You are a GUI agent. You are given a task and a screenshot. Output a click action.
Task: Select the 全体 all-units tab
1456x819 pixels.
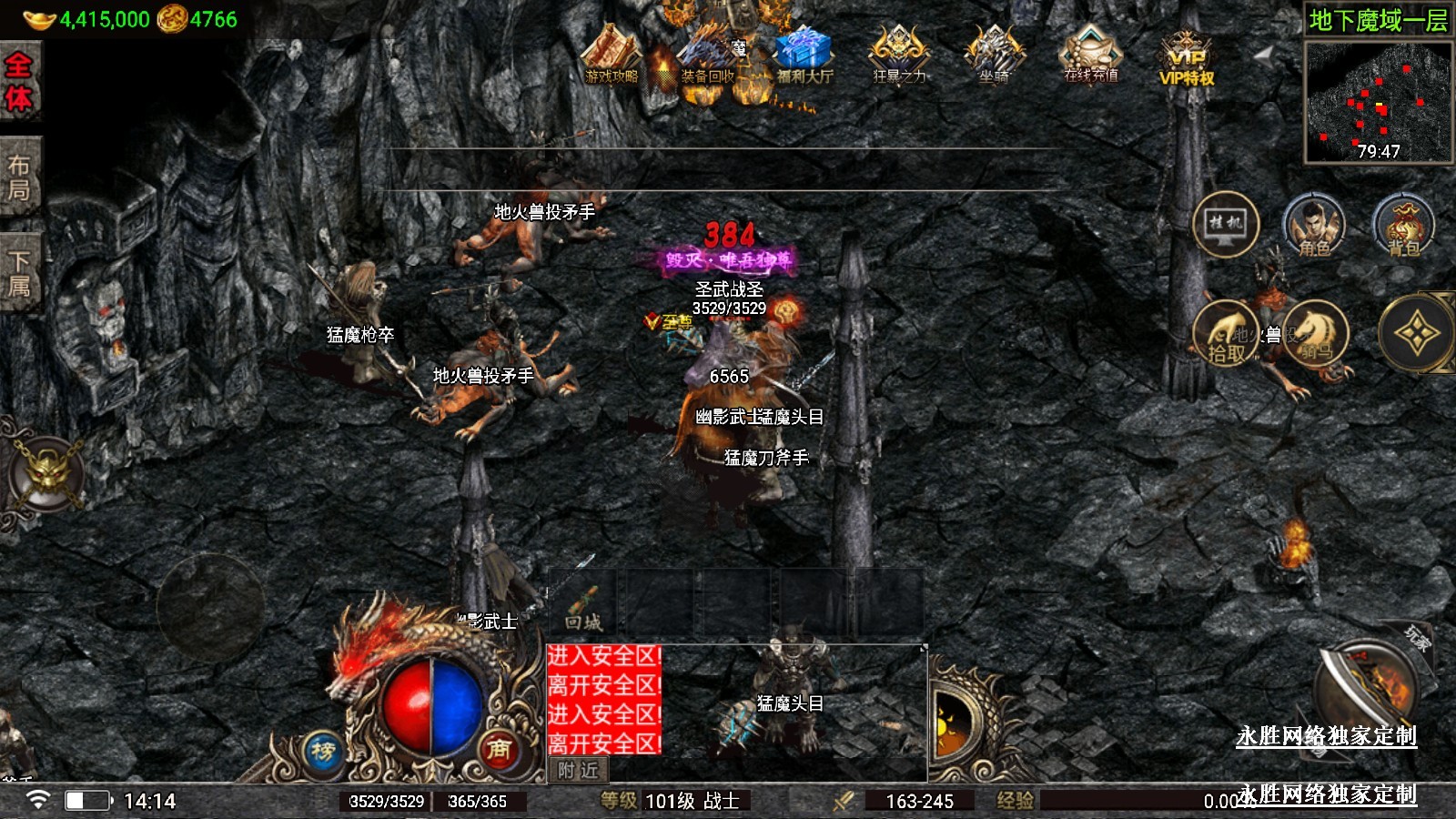tap(19, 82)
